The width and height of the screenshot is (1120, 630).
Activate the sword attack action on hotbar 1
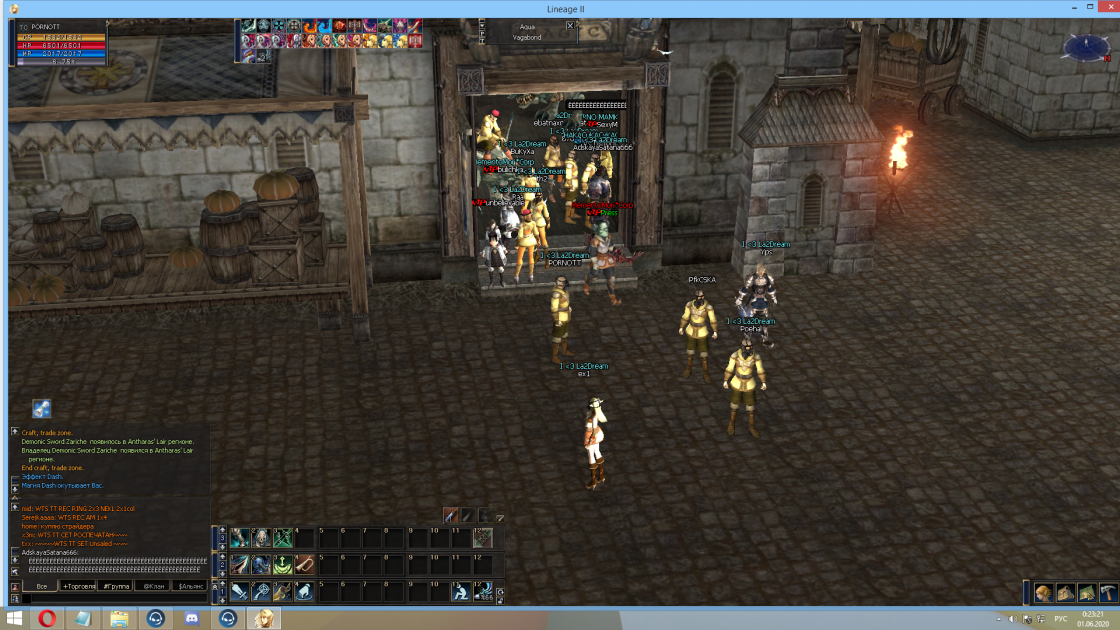240,592
